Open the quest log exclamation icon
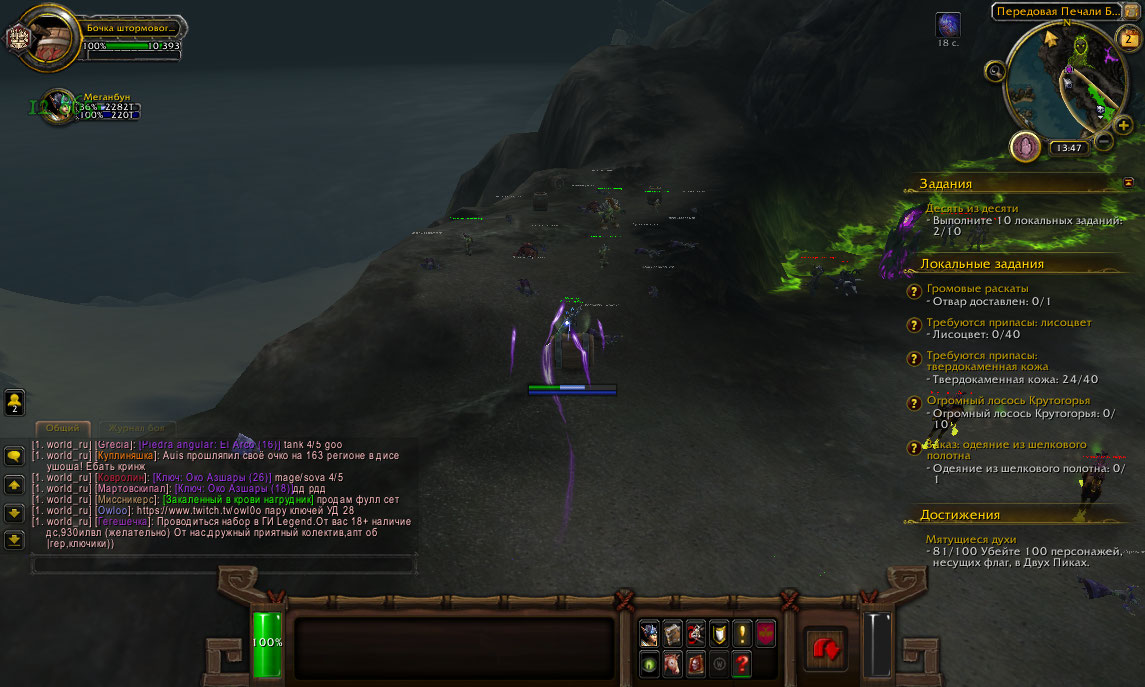 [x=741, y=633]
